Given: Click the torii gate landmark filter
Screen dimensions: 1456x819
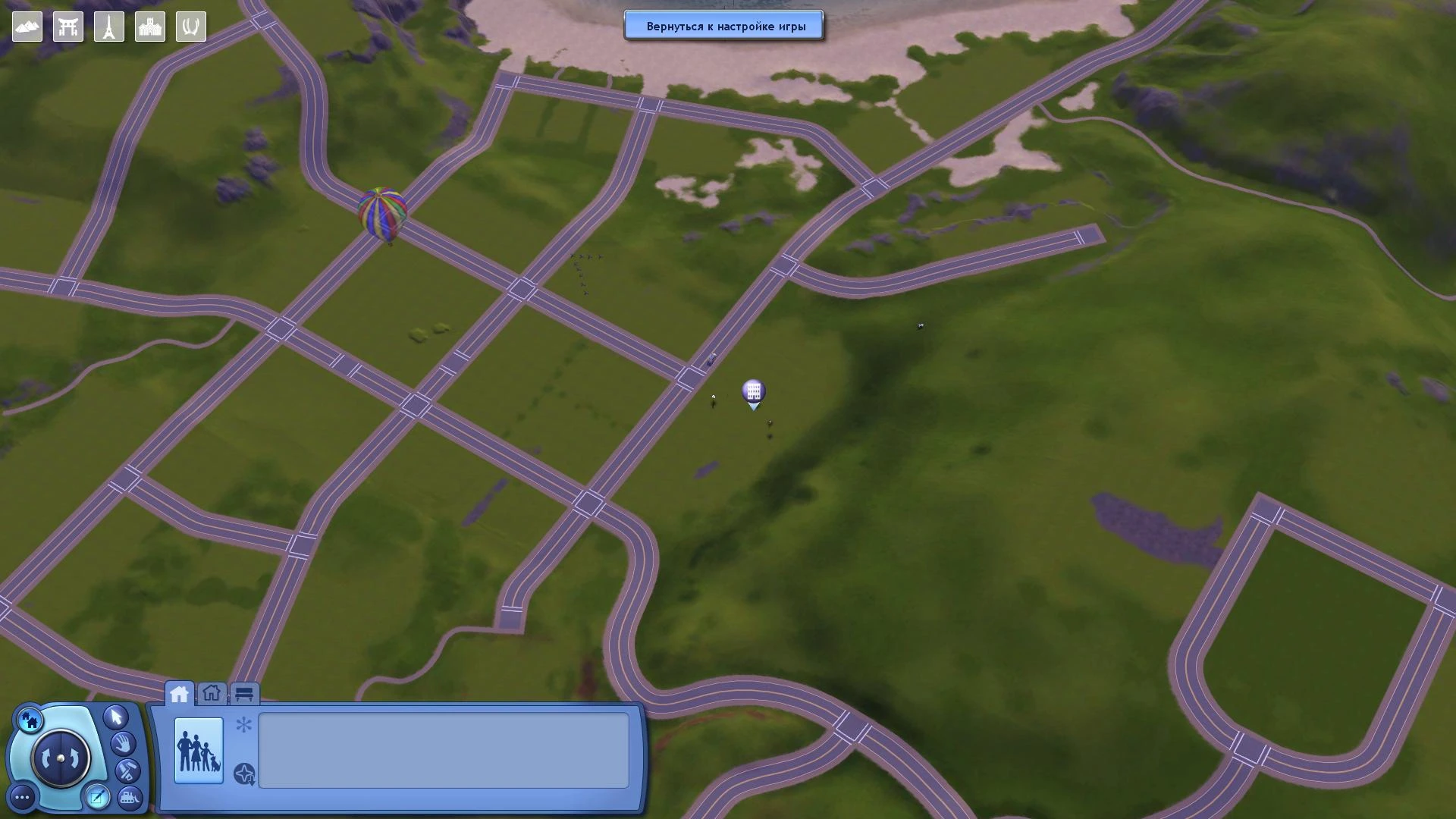Looking at the screenshot, I should click(x=67, y=26).
